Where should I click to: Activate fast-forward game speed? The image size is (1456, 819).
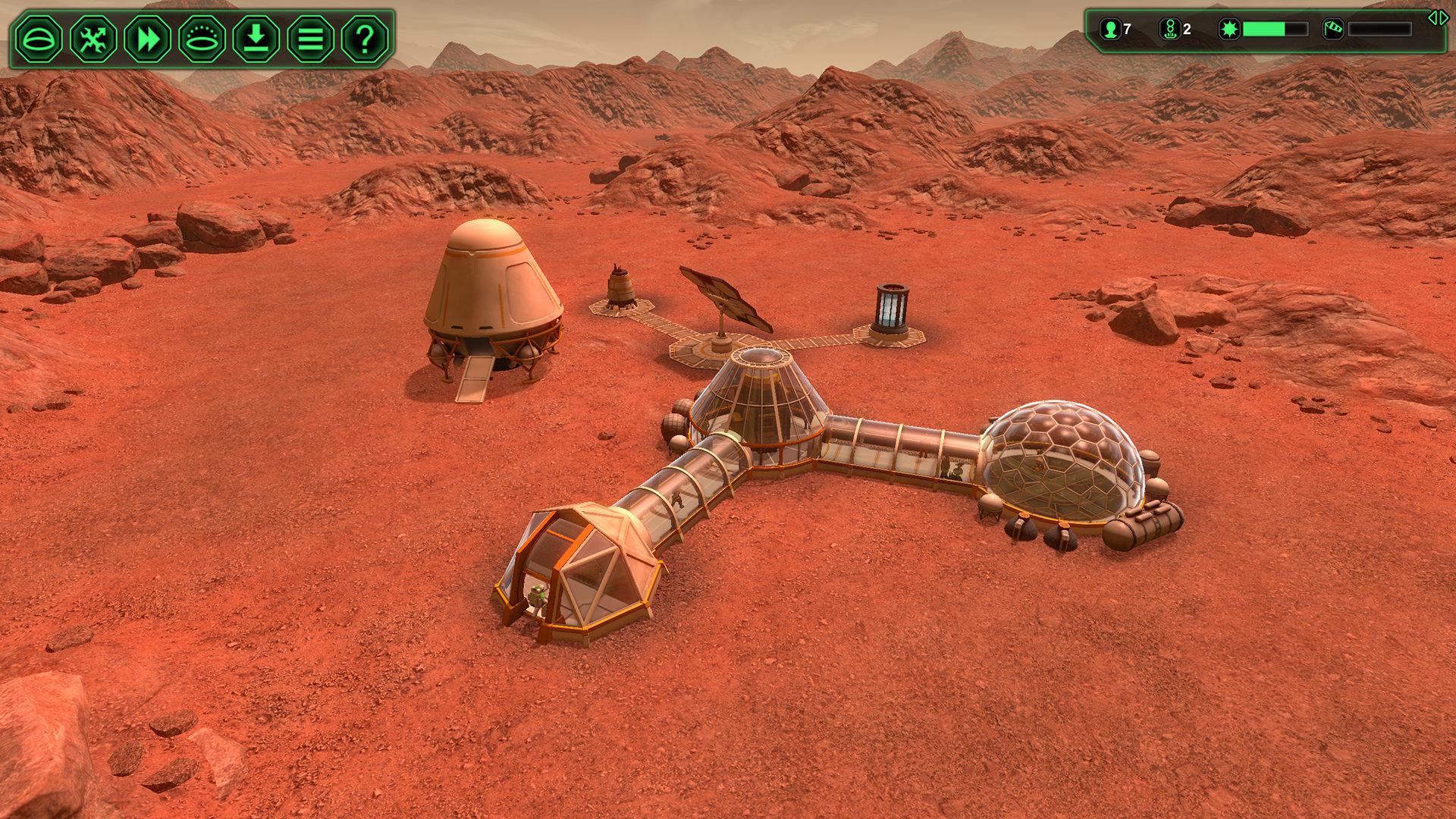[148, 36]
